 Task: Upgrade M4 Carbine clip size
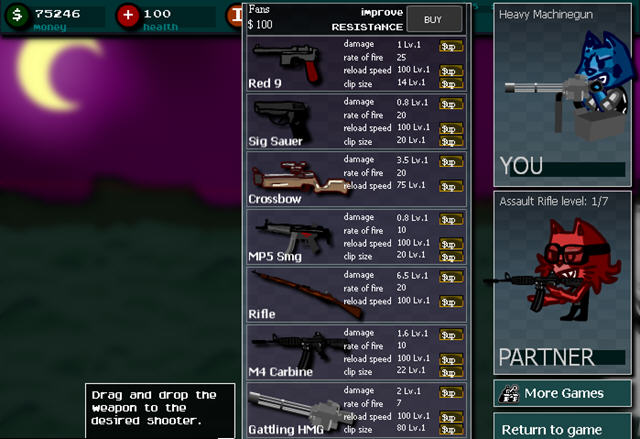coord(449,371)
